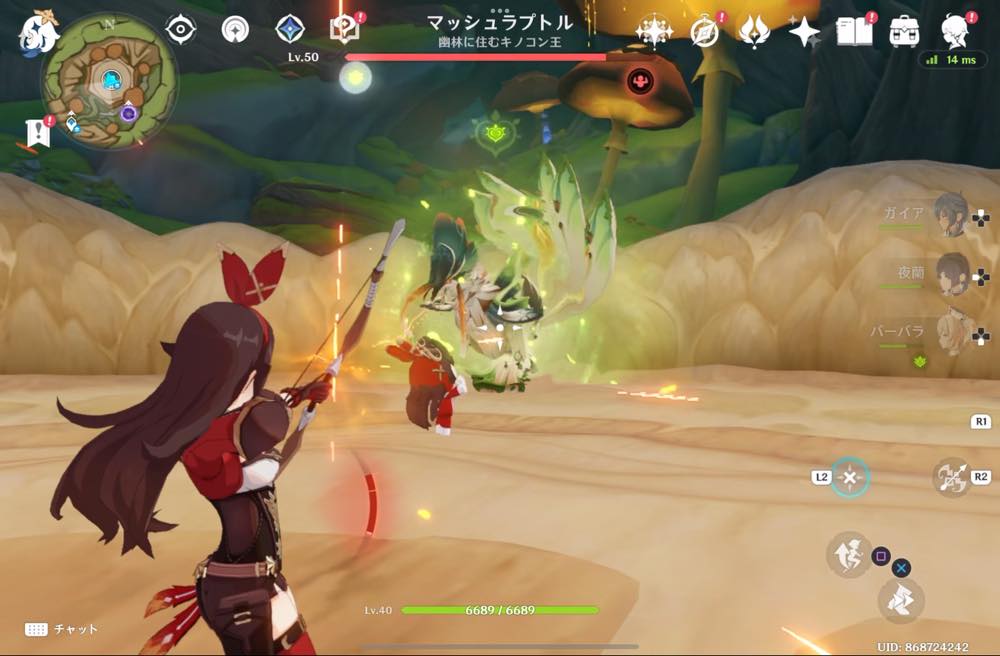
Task: Open the backpack inventory
Action: pyautogui.click(x=904, y=32)
